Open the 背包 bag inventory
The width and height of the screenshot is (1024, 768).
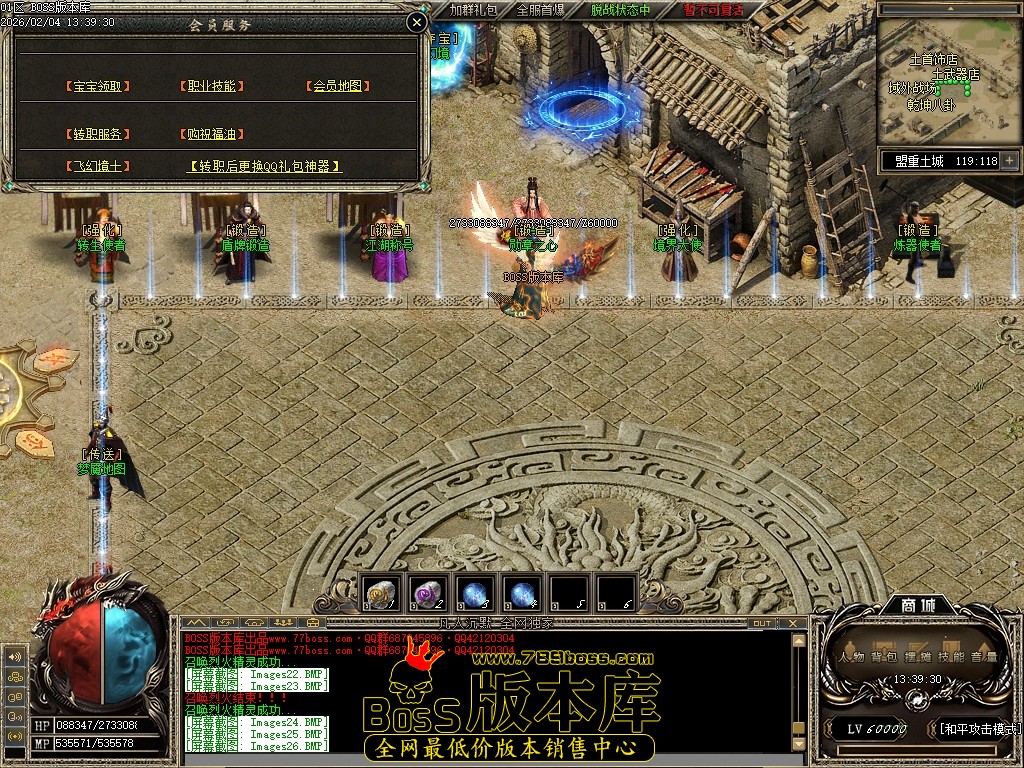pyautogui.click(x=883, y=657)
